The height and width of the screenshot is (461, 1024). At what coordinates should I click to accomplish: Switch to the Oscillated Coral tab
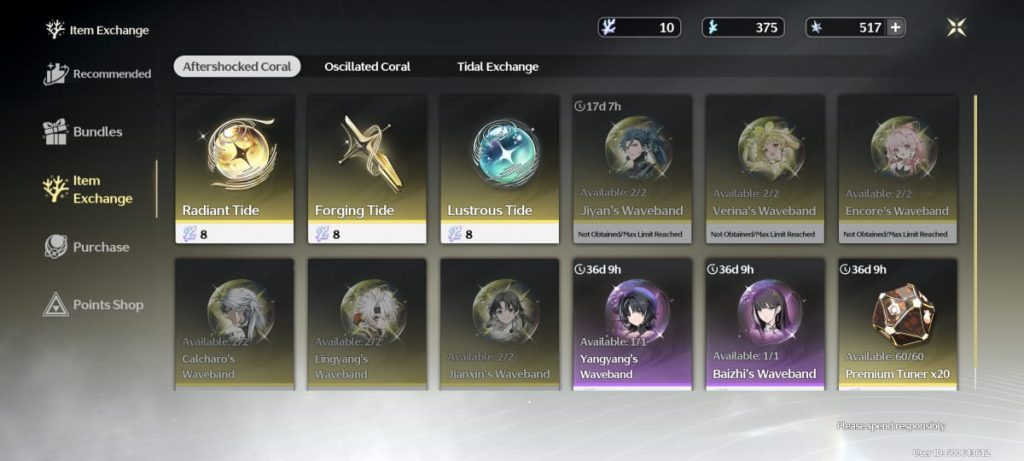(367, 67)
